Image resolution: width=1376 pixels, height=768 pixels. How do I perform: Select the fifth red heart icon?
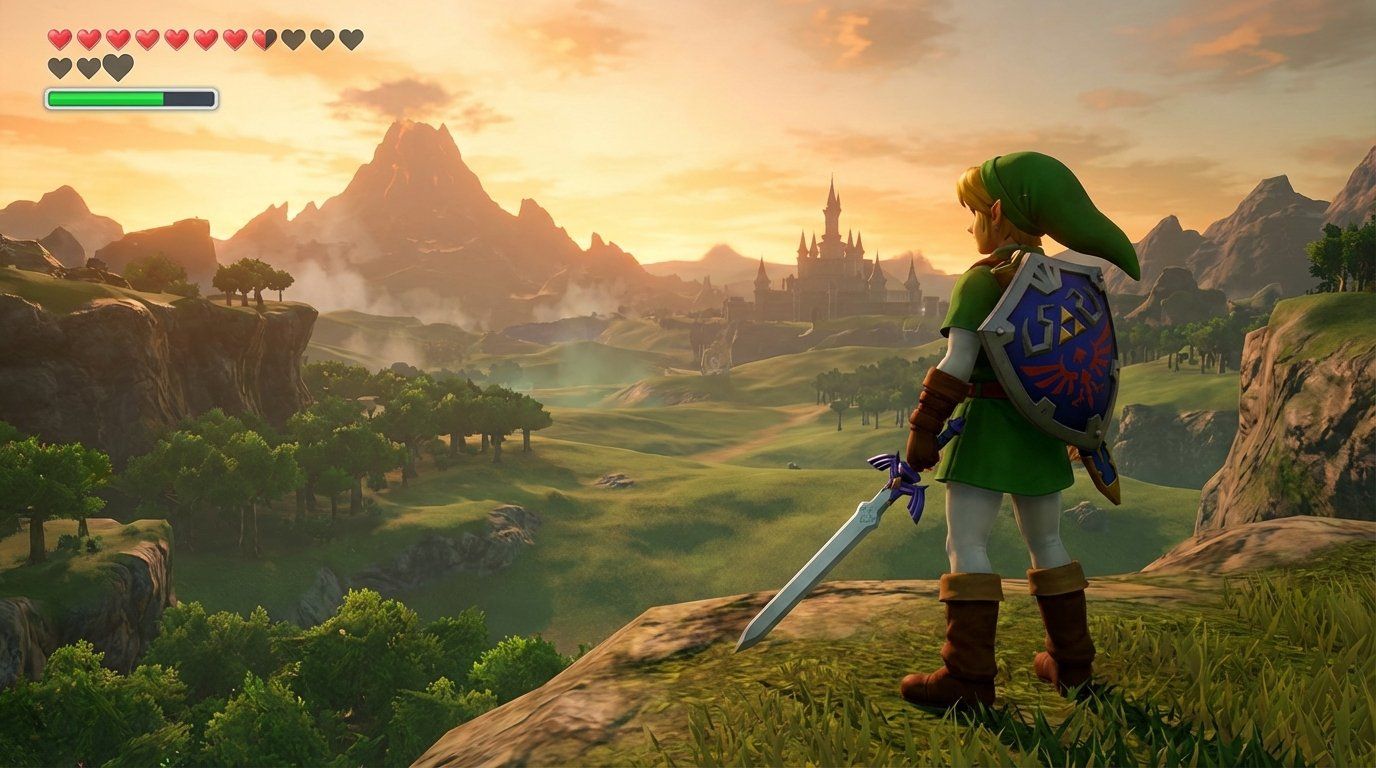[x=176, y=38]
